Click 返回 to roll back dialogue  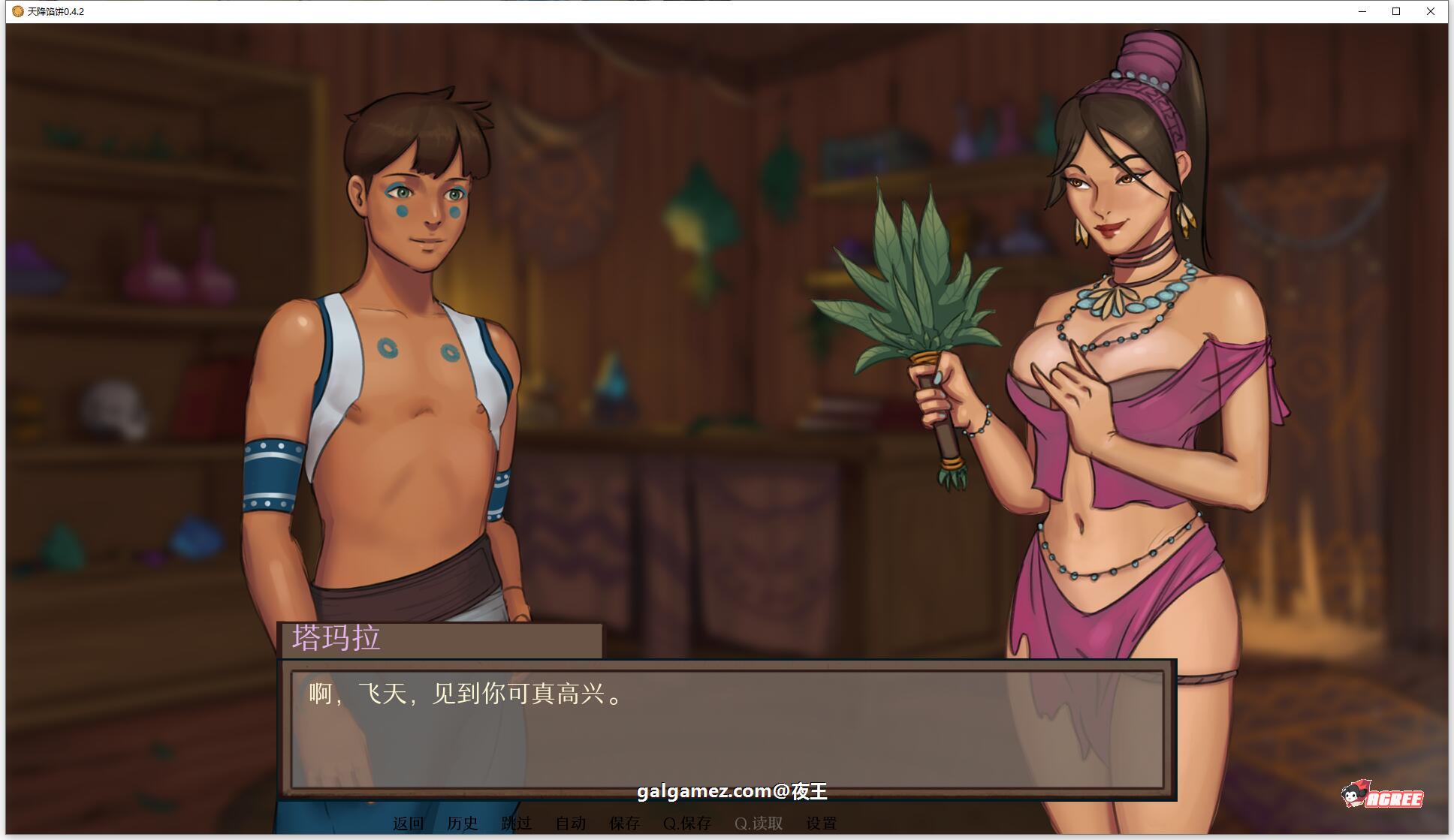(x=406, y=823)
